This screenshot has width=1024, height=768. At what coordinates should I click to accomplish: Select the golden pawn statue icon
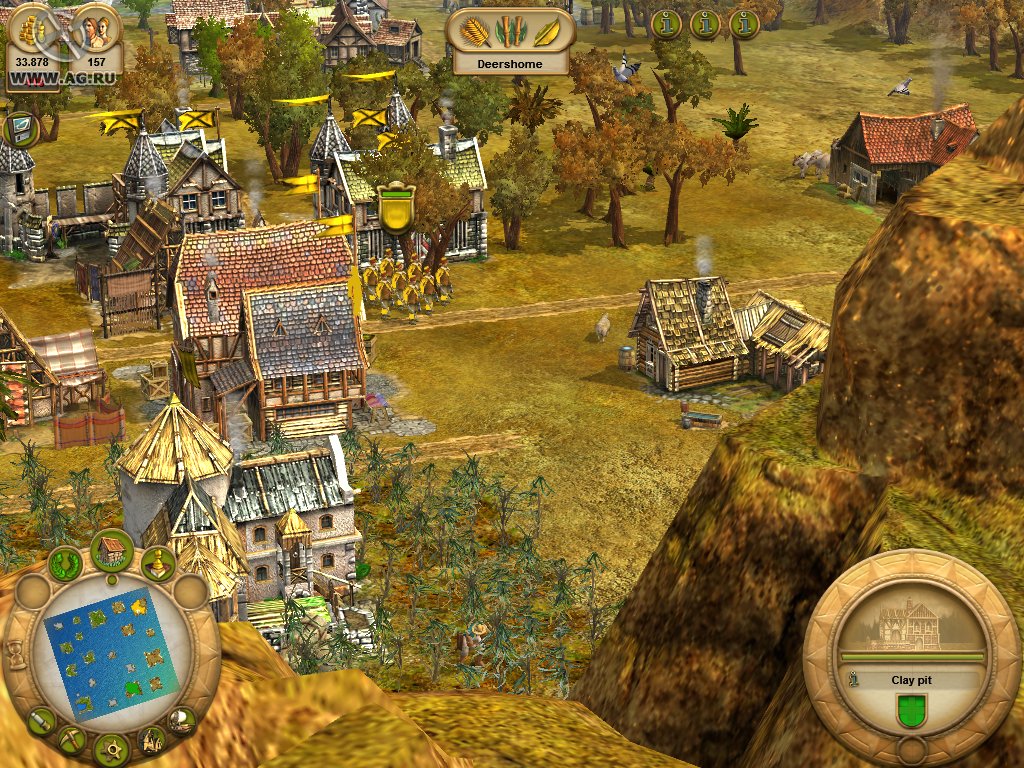coord(158,564)
